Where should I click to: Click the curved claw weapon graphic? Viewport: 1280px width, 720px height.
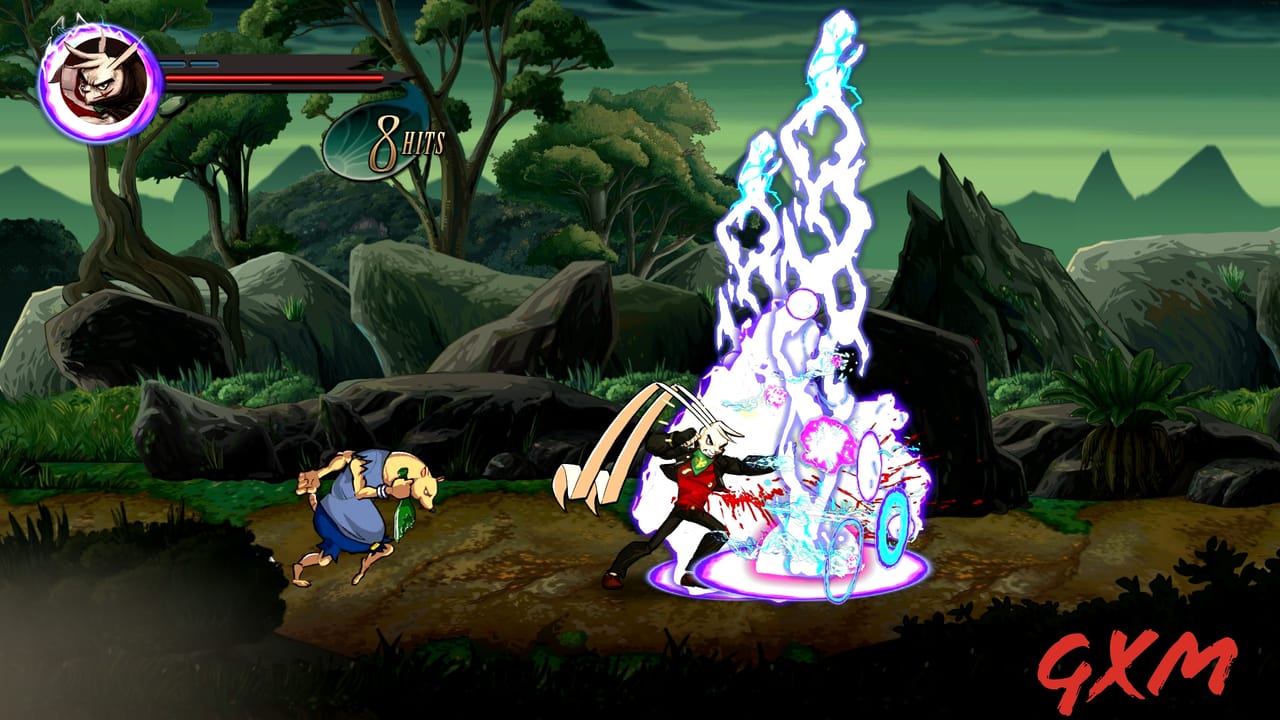click(610, 440)
